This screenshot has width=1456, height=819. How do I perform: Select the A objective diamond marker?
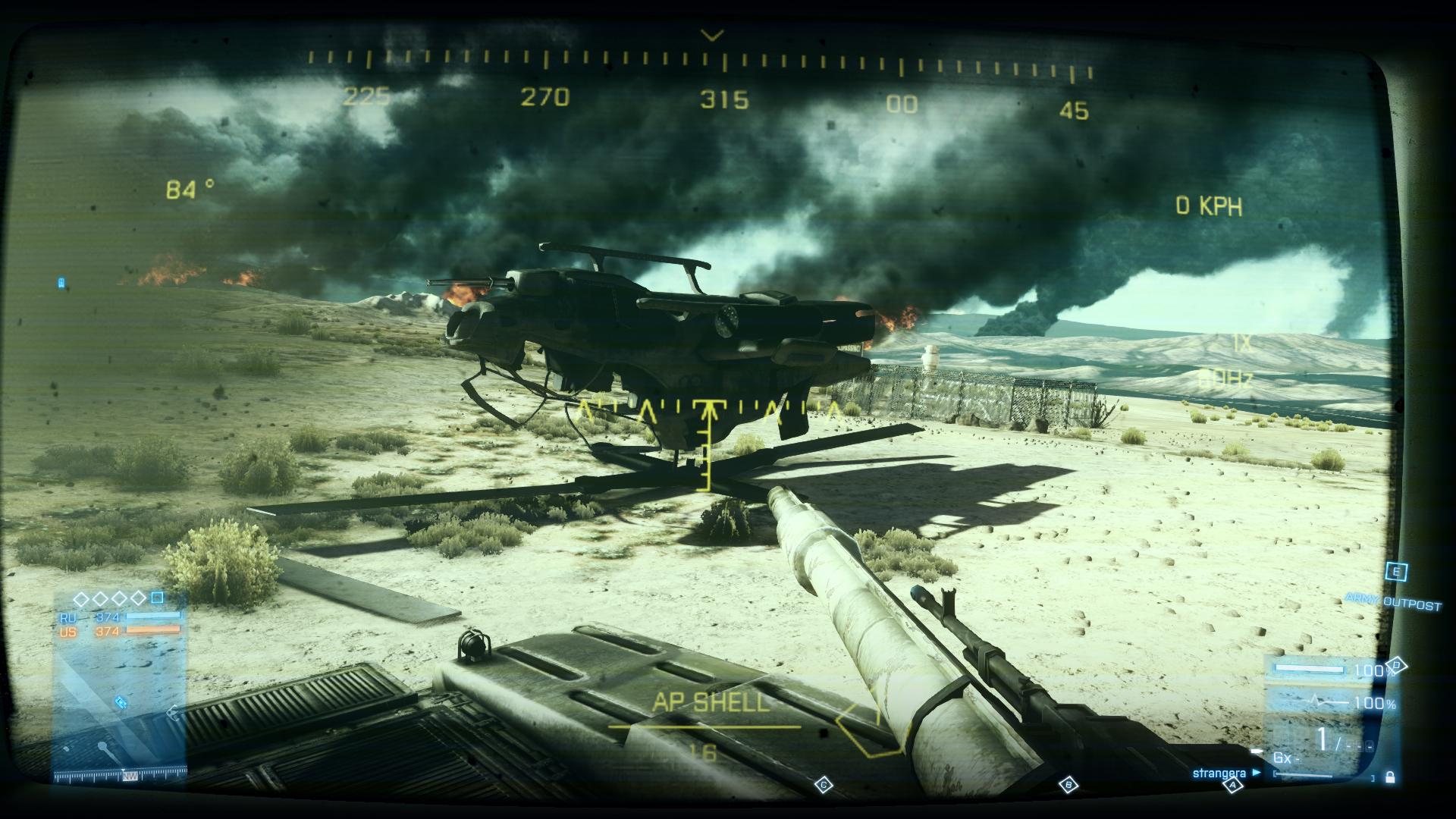1233,786
